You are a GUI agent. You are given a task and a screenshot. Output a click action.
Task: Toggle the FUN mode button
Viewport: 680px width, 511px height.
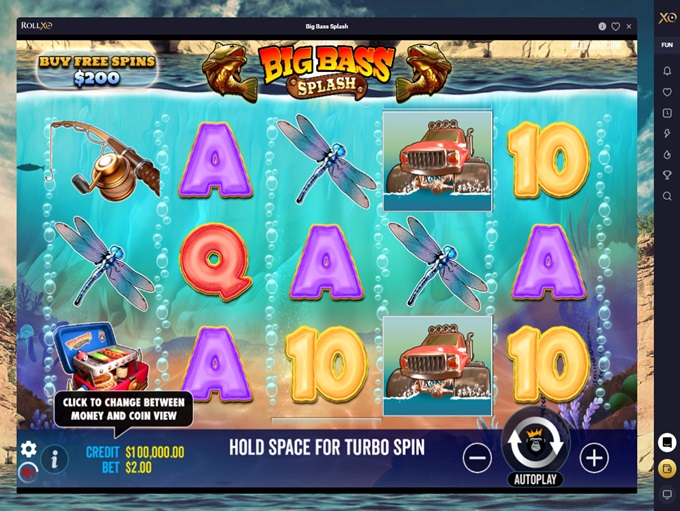[x=667, y=45]
